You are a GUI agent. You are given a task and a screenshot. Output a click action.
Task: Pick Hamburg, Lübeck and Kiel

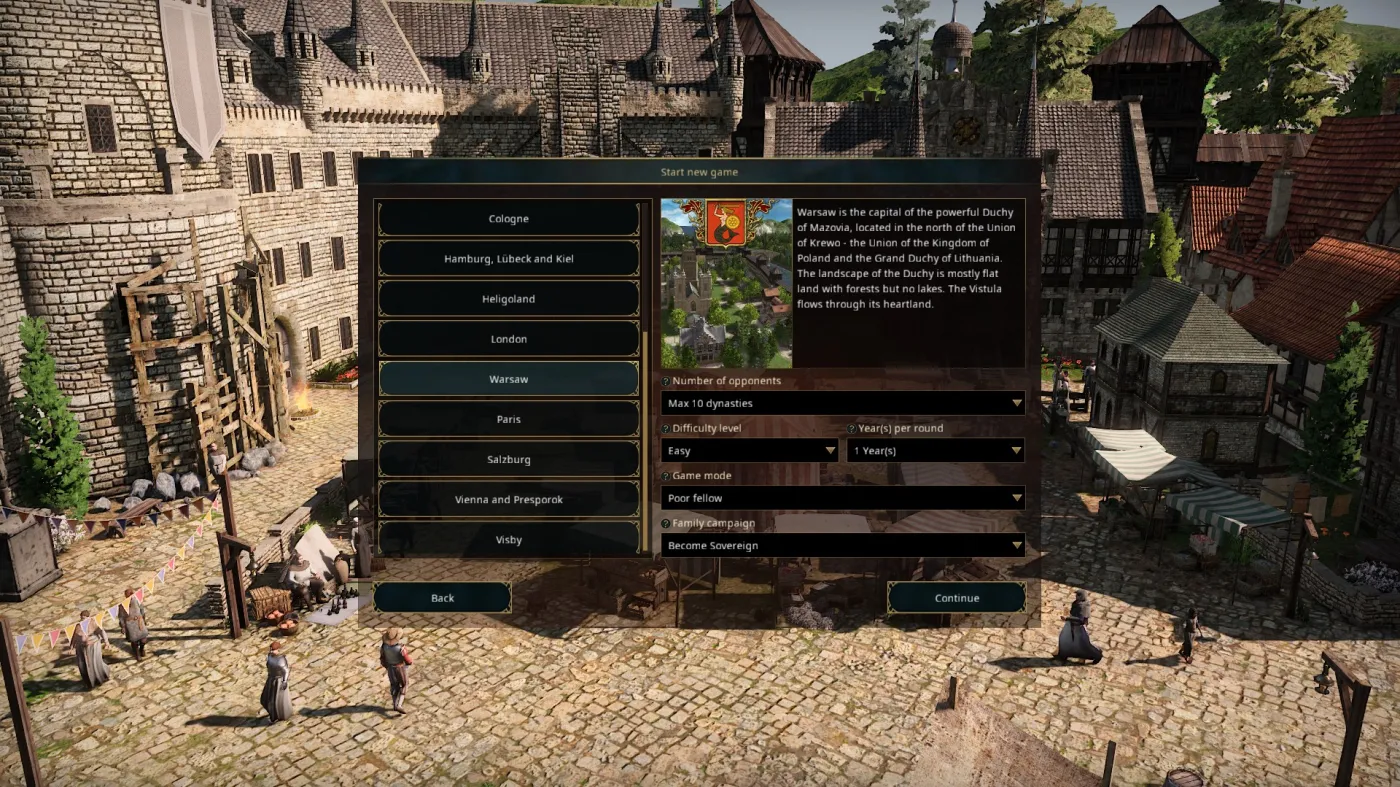(508, 258)
